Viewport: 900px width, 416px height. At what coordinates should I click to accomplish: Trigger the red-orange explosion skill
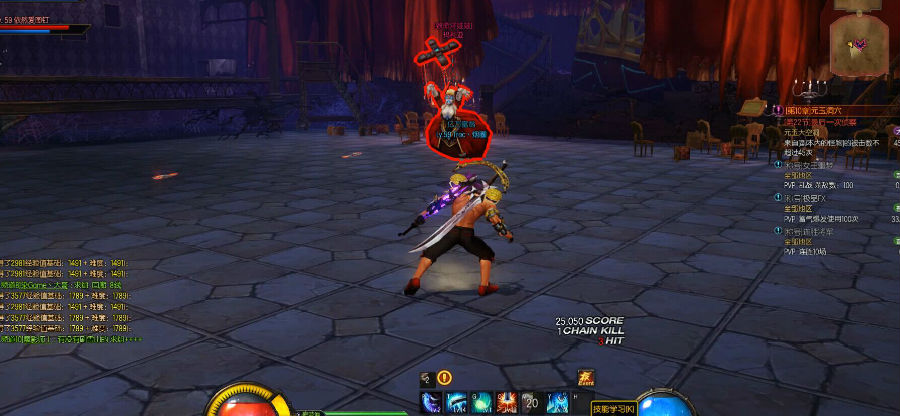[x=506, y=402]
